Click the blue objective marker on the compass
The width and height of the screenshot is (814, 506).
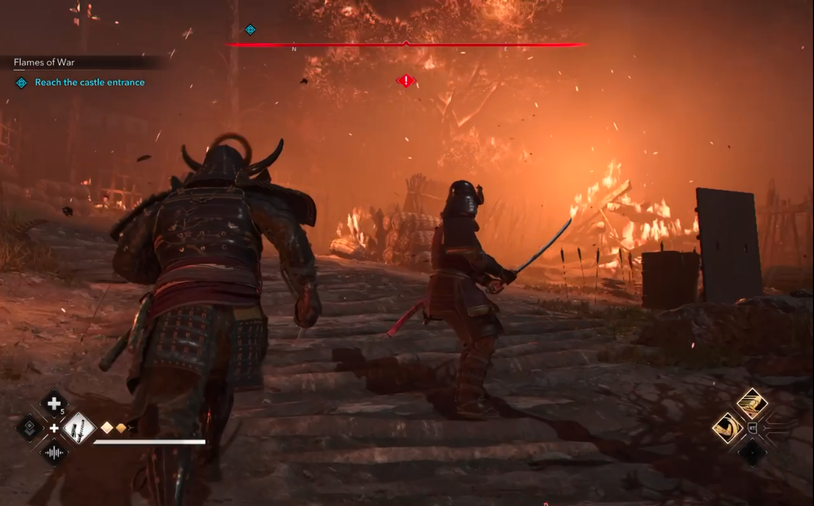(x=250, y=30)
